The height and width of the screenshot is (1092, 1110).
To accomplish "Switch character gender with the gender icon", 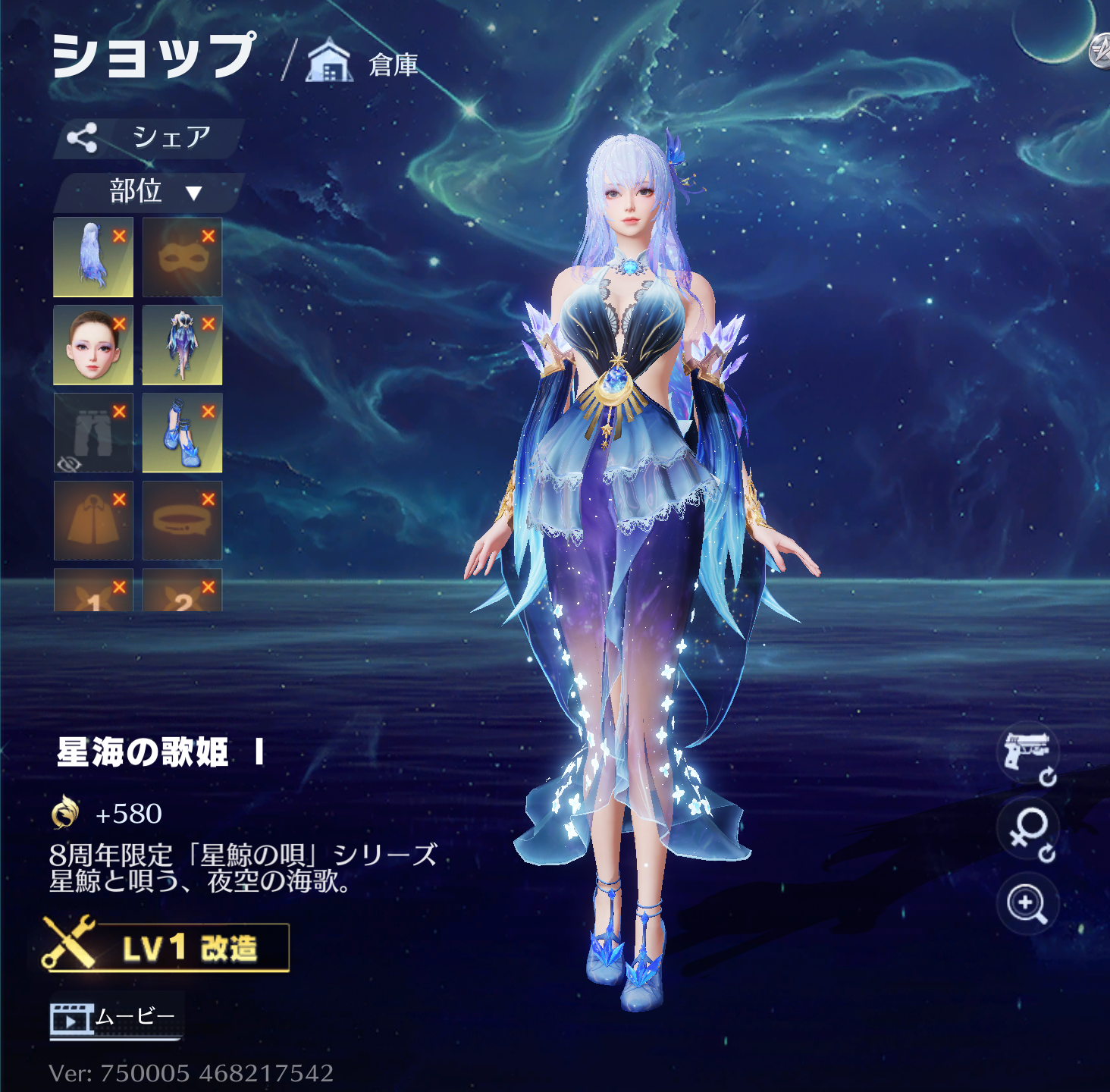I will (x=1027, y=831).
